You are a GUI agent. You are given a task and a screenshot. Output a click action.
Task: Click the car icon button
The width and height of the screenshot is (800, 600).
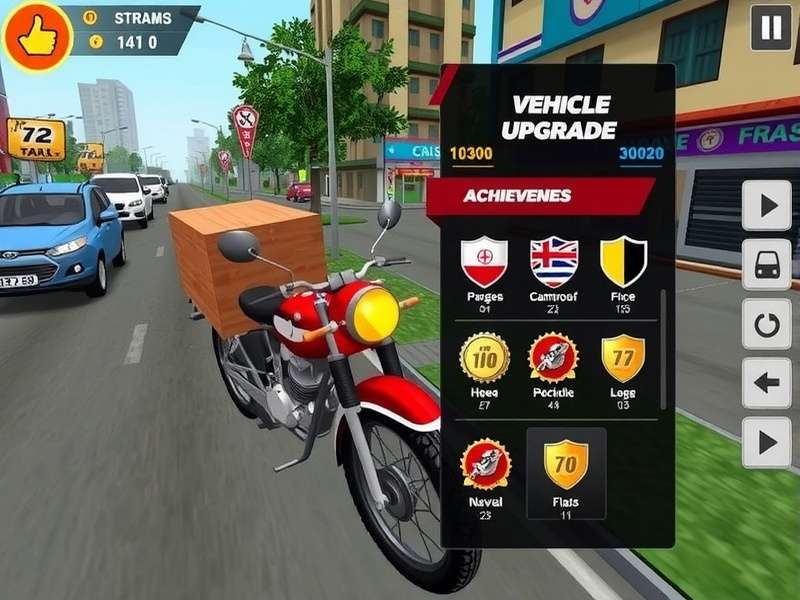pyautogui.click(x=767, y=265)
